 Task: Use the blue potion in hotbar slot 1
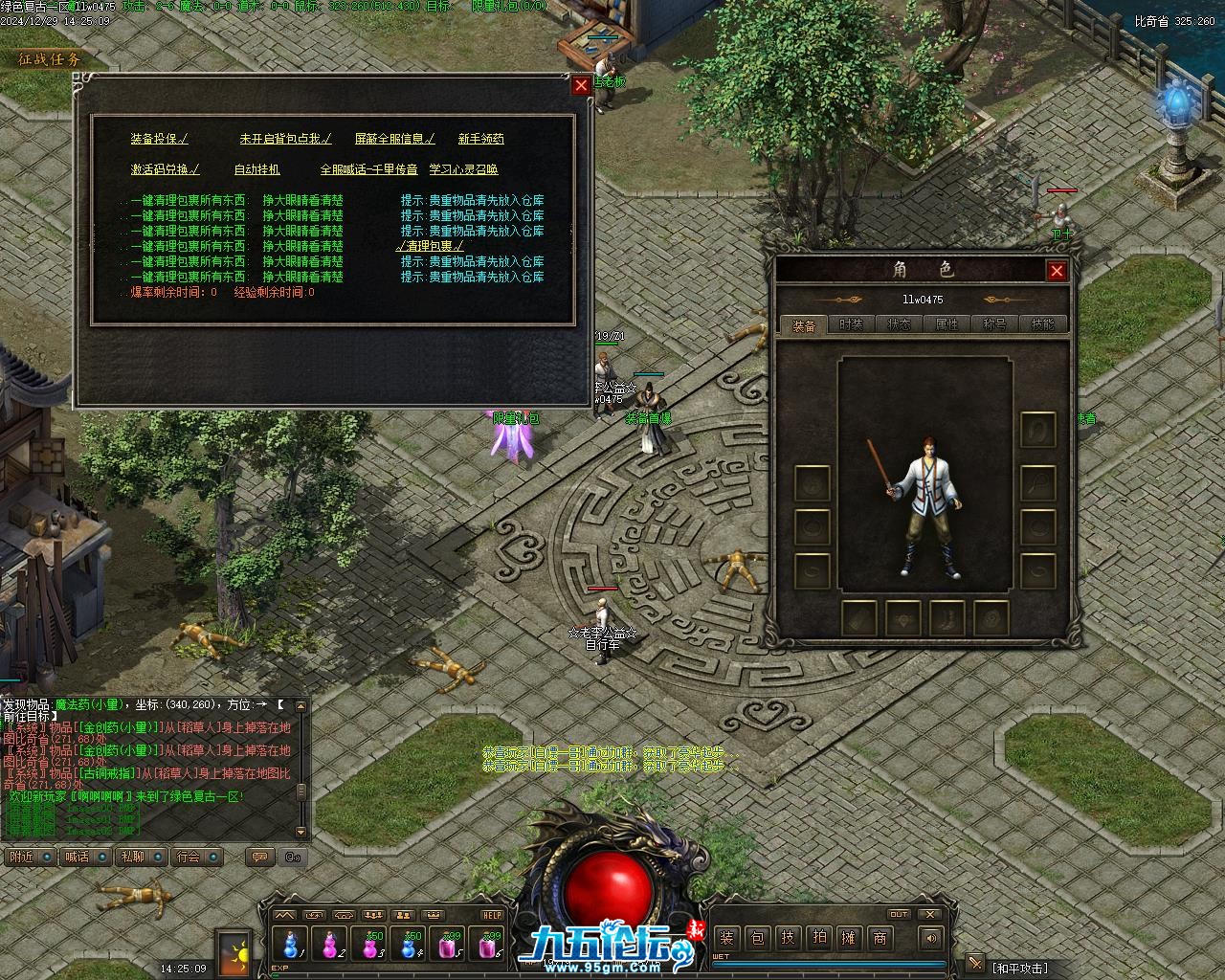(291, 945)
